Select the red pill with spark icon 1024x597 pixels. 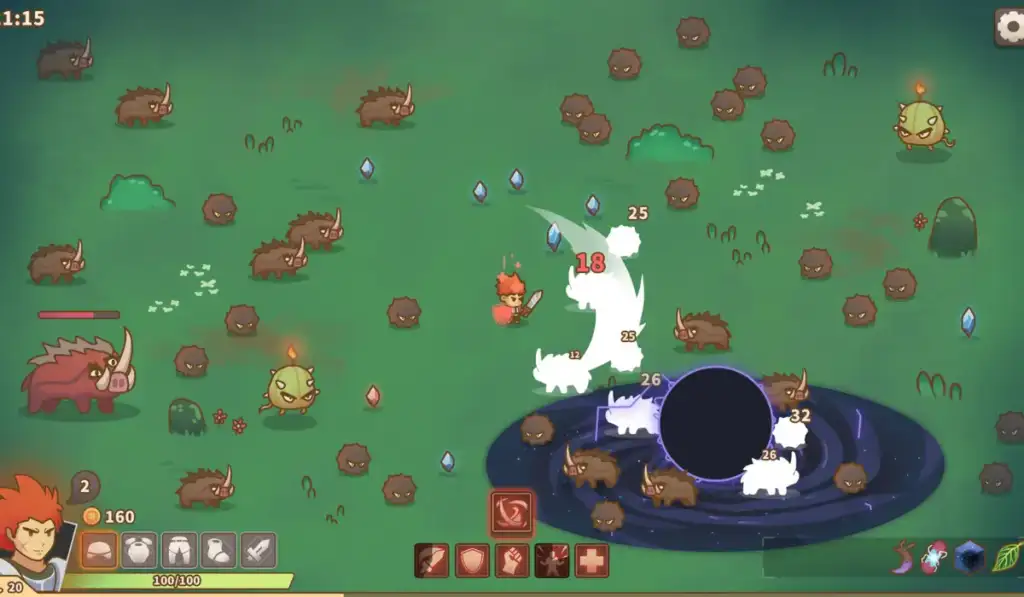tap(936, 557)
